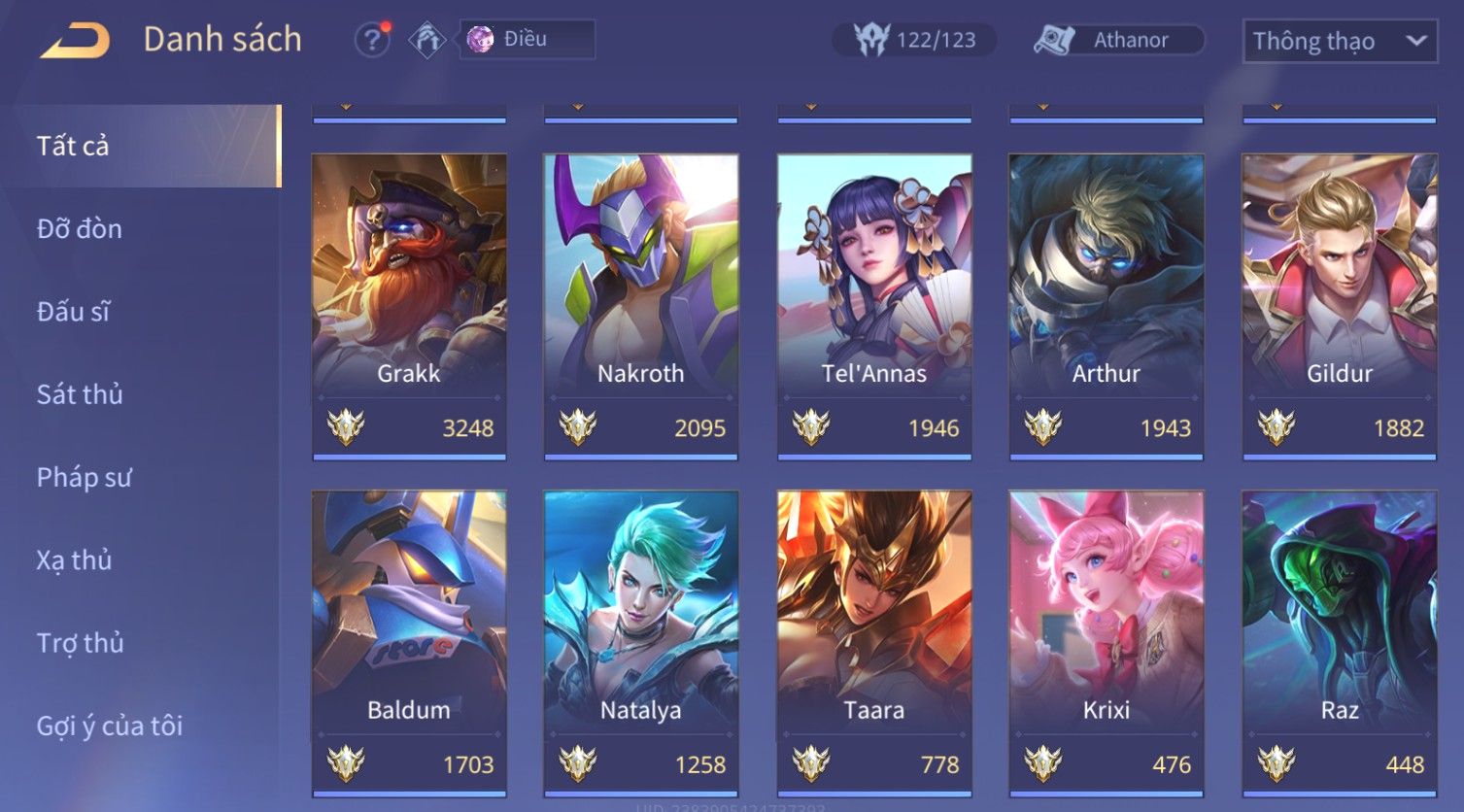Choose the Pháp sư category

click(x=84, y=478)
